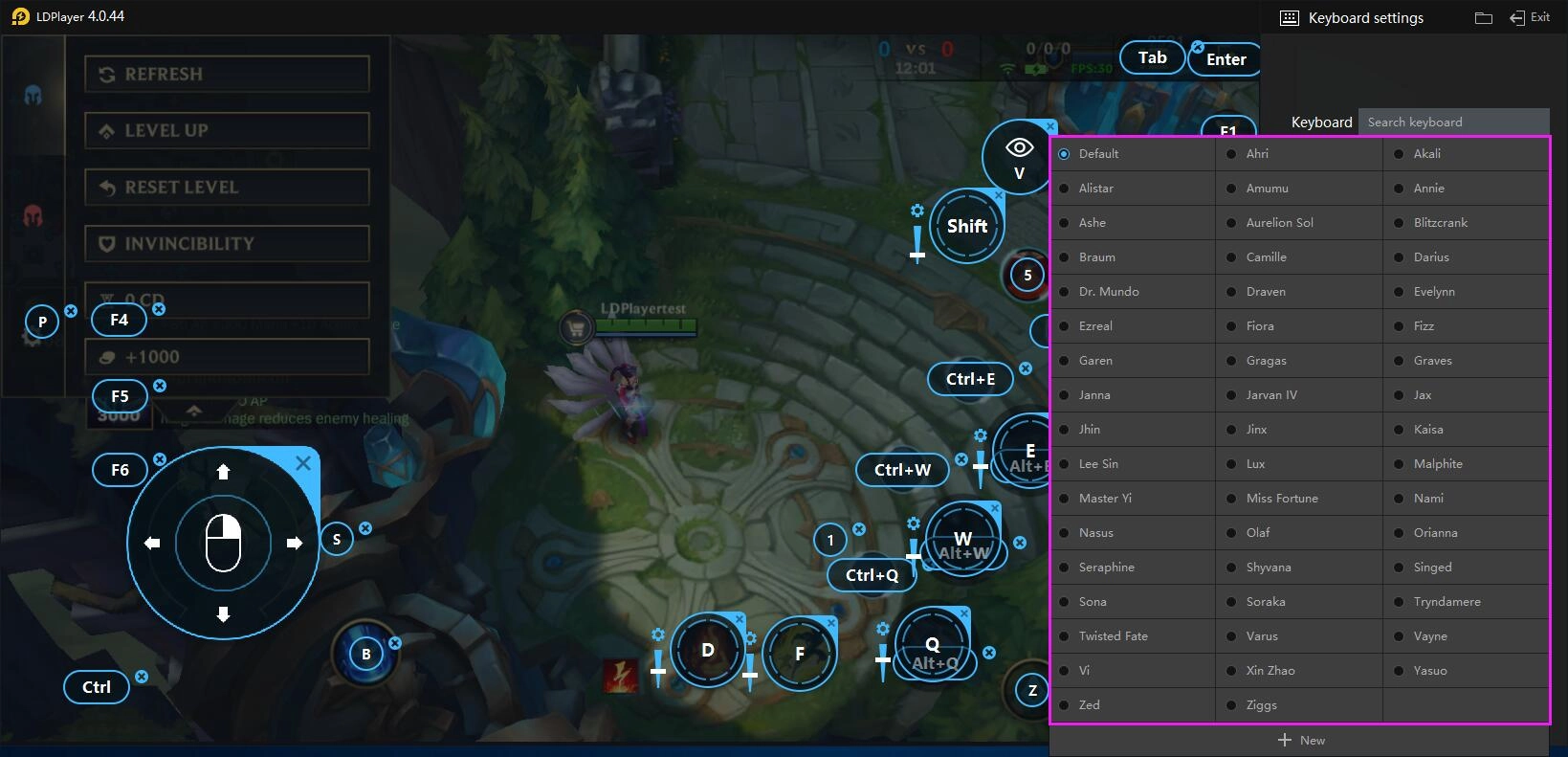Click New to create a keyboard profile
This screenshot has height=757, width=1568.
pos(1301,739)
